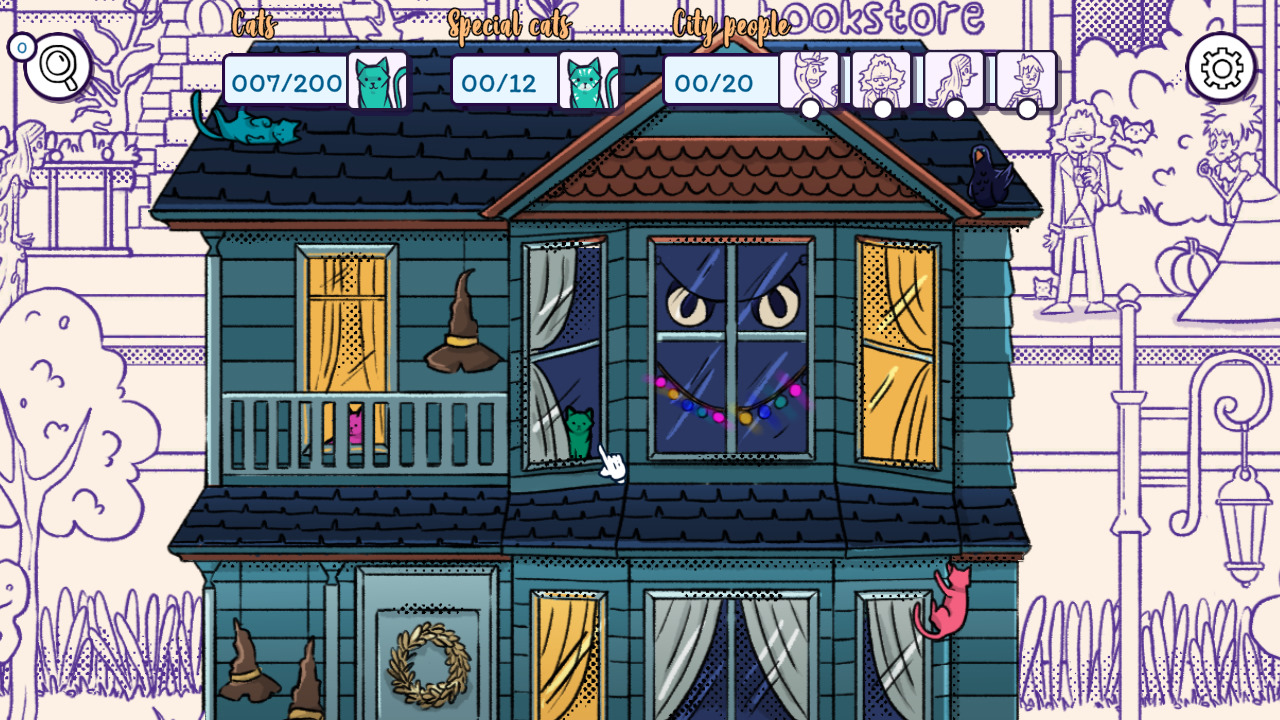This screenshot has height=720, width=1280.
Task: Click the City people 00/20 counter field
Action: point(720,83)
